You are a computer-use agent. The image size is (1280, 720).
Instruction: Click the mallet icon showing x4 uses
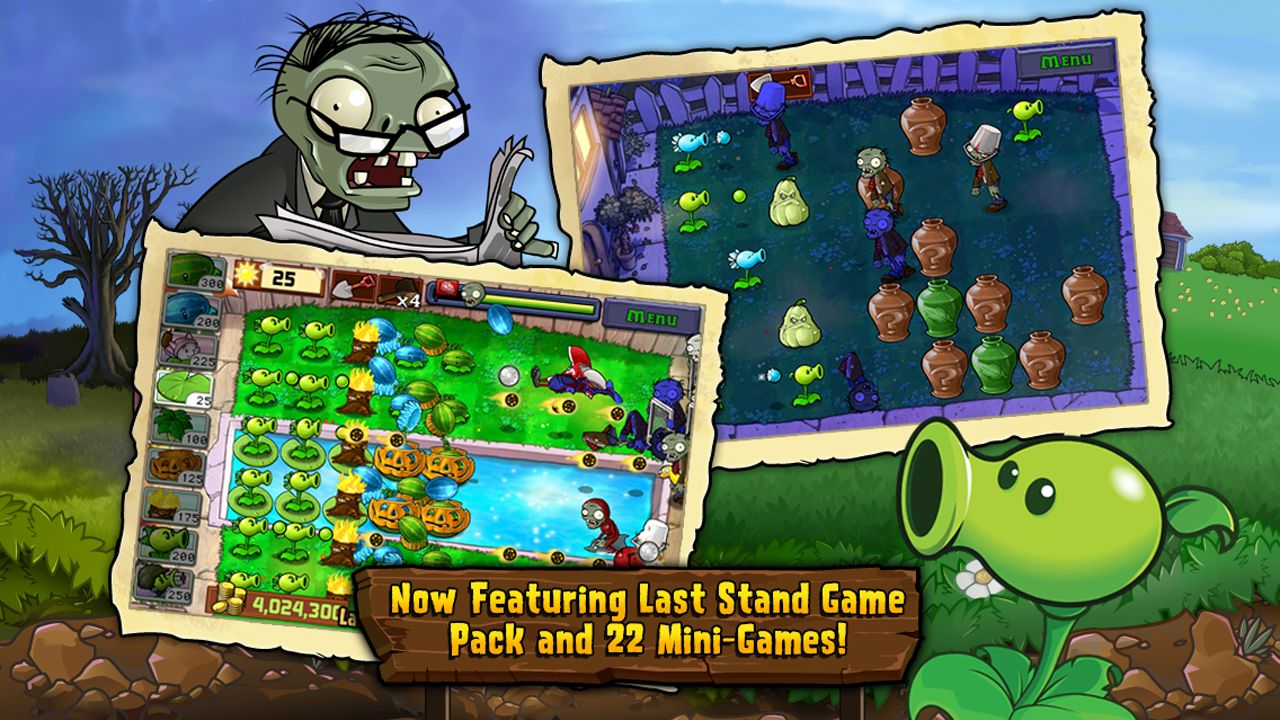[x=399, y=290]
